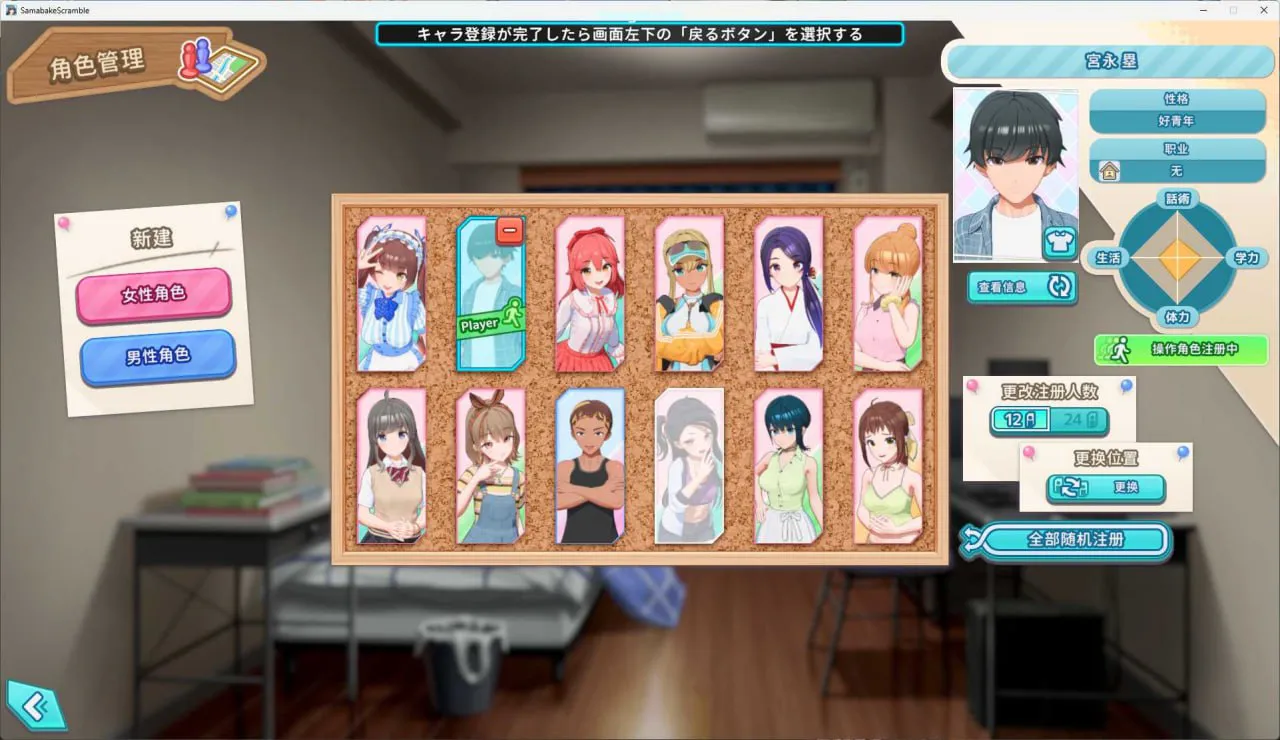The image size is (1280, 740).
Task: Set registered count to 24
Action: tap(1078, 420)
